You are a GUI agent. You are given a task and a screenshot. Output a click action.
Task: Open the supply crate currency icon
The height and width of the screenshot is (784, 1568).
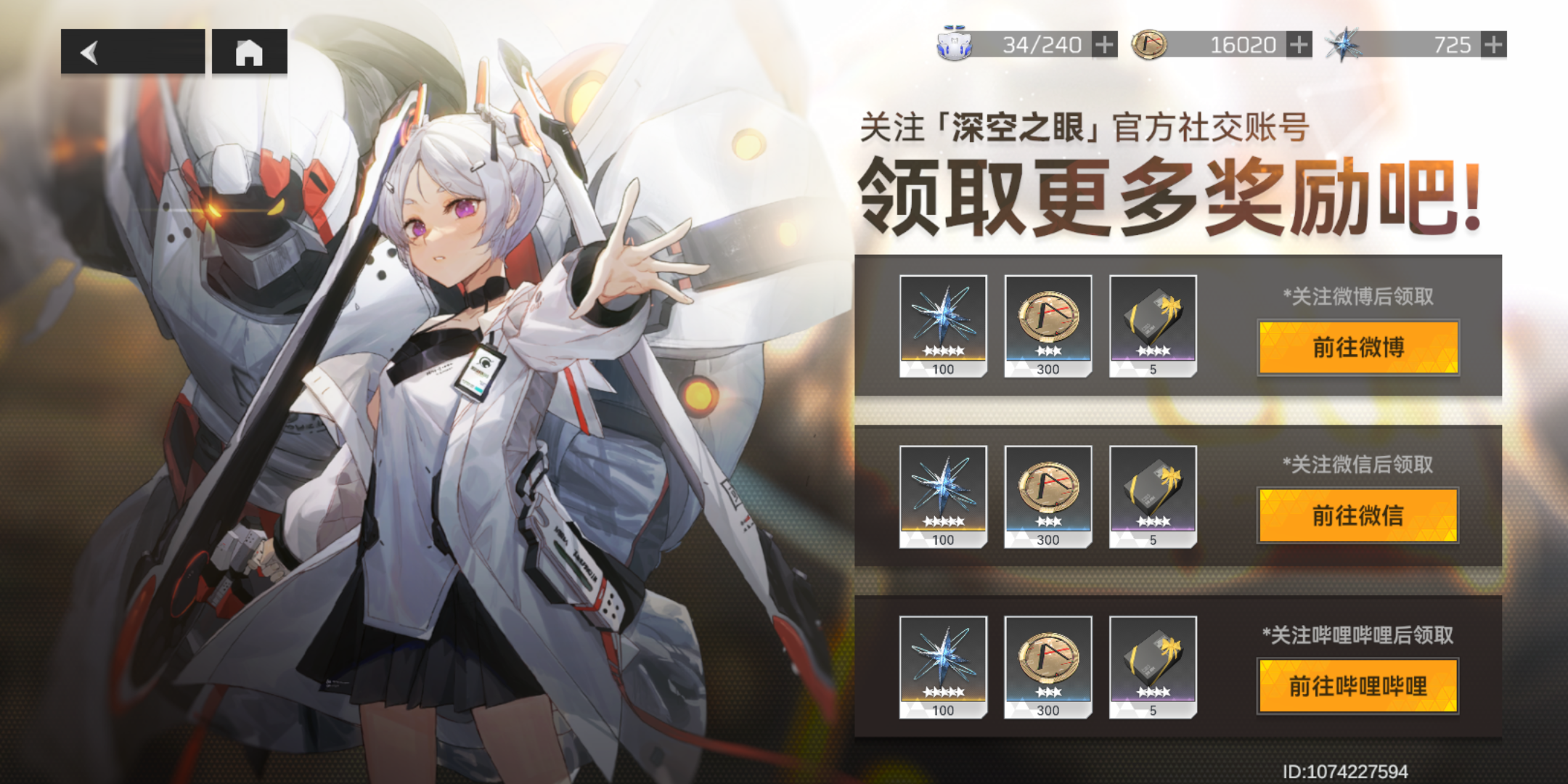tap(953, 44)
